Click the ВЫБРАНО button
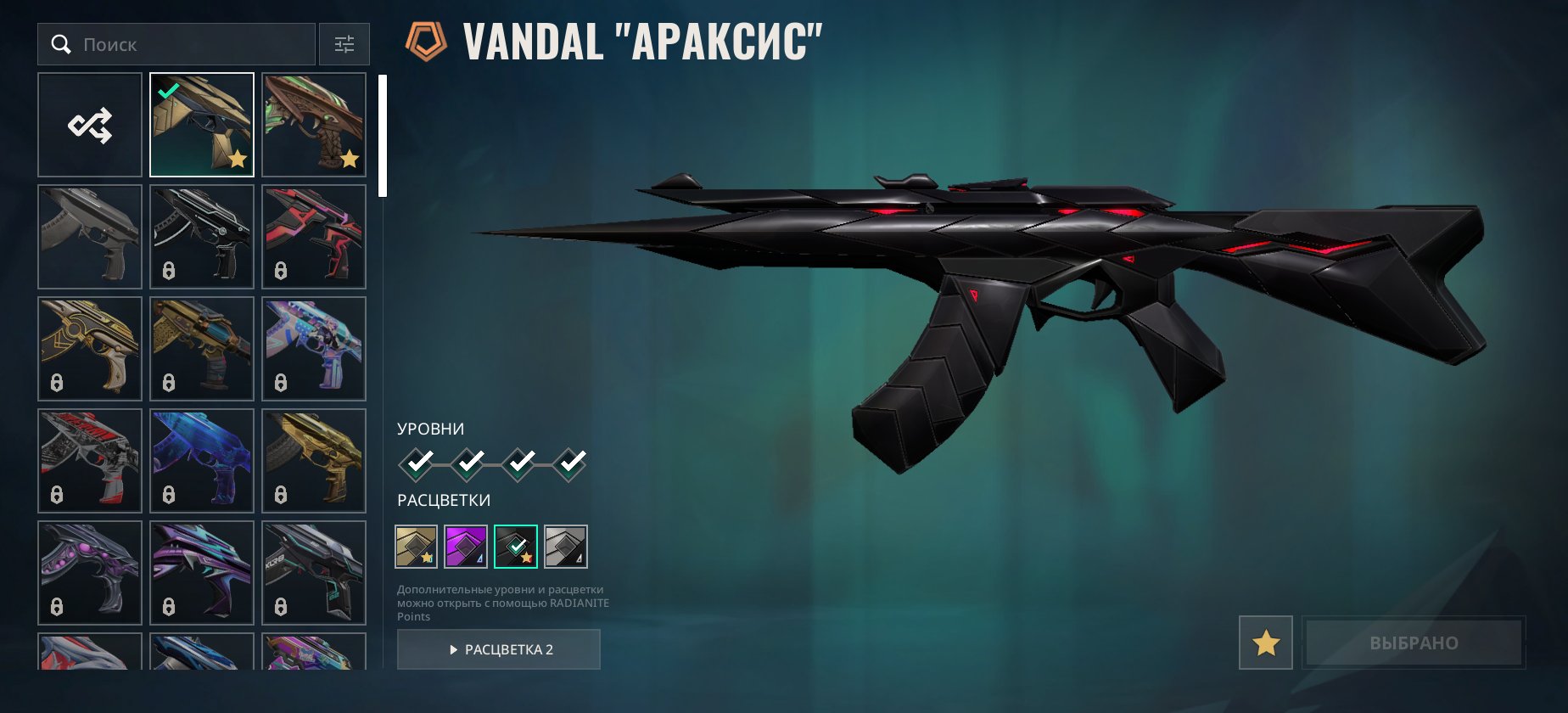Image resolution: width=1568 pixels, height=713 pixels. pos(1414,643)
